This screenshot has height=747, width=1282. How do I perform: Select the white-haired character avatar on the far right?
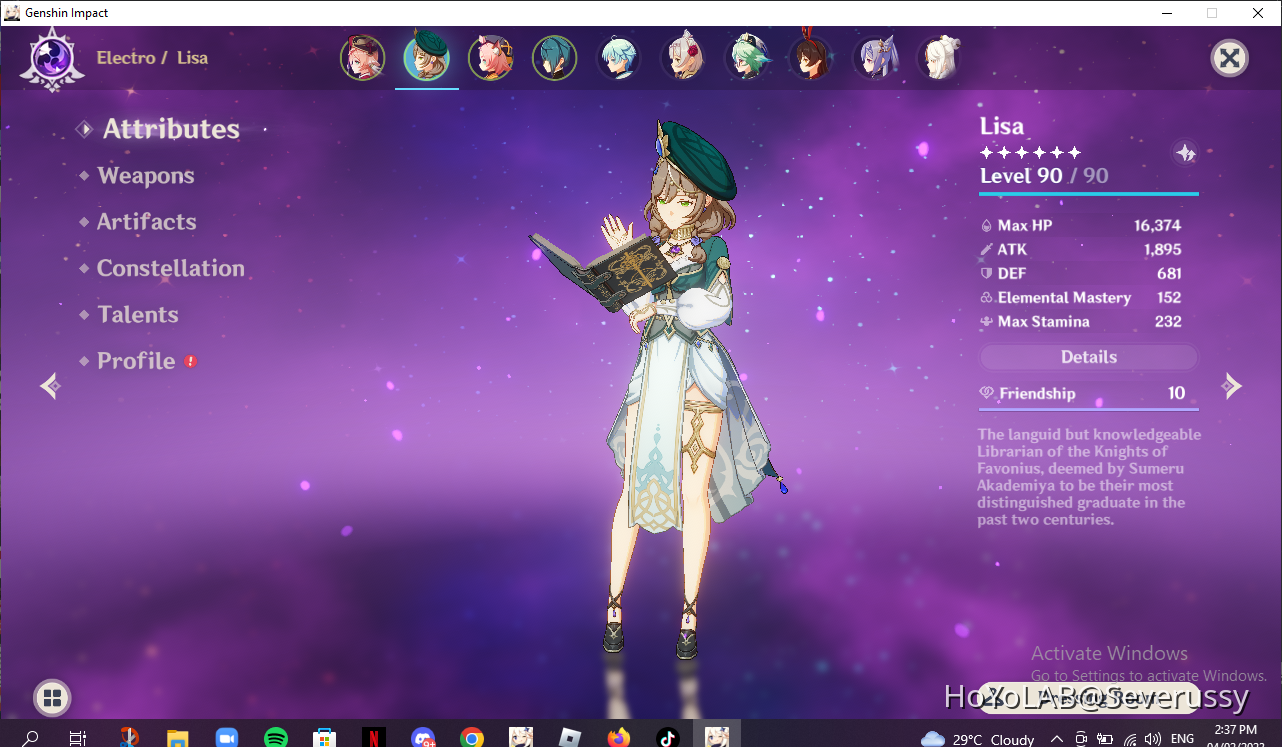939,57
